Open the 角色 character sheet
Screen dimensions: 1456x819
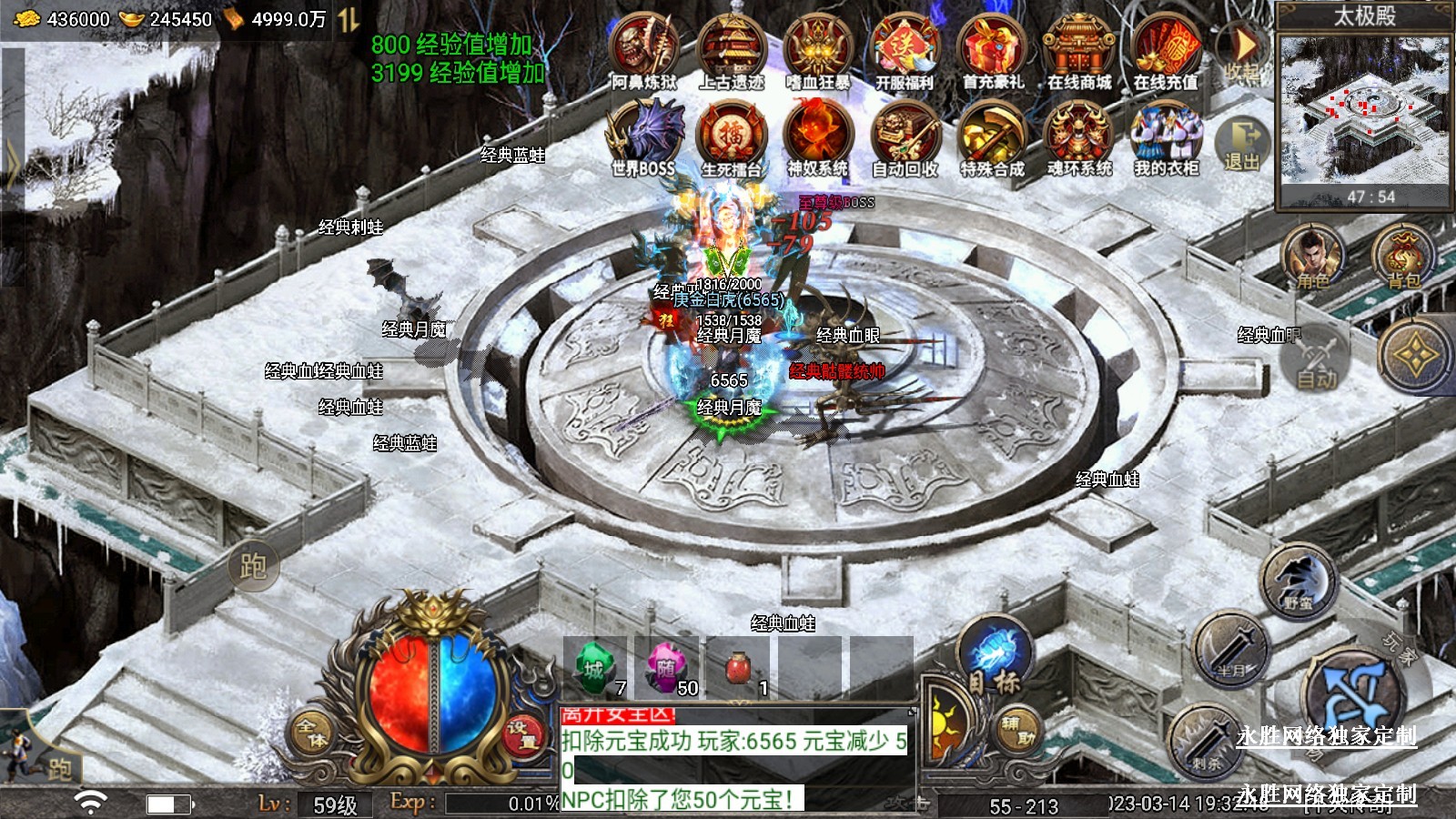1312,258
